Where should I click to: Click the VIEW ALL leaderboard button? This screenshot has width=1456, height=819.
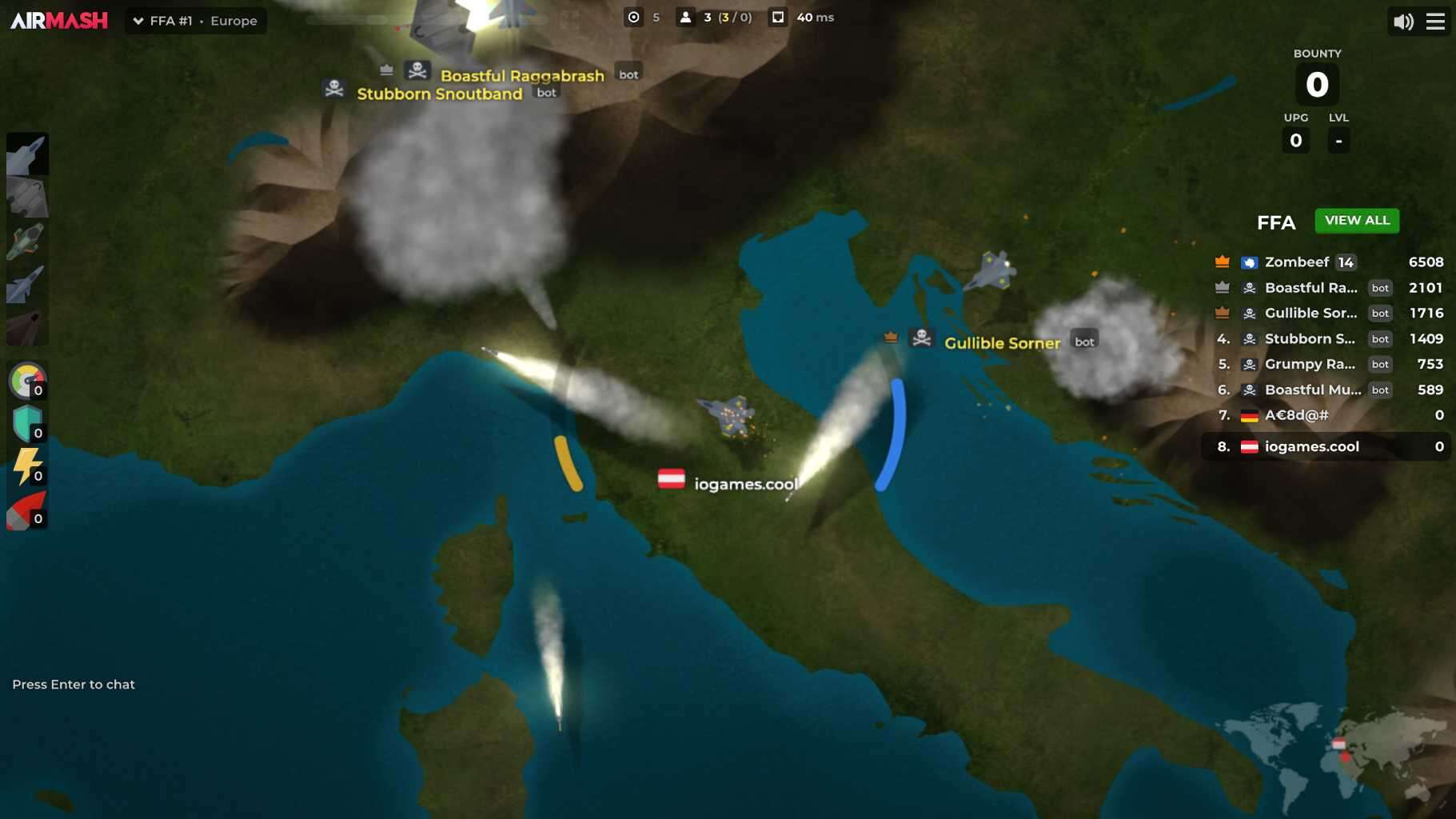[1357, 220]
